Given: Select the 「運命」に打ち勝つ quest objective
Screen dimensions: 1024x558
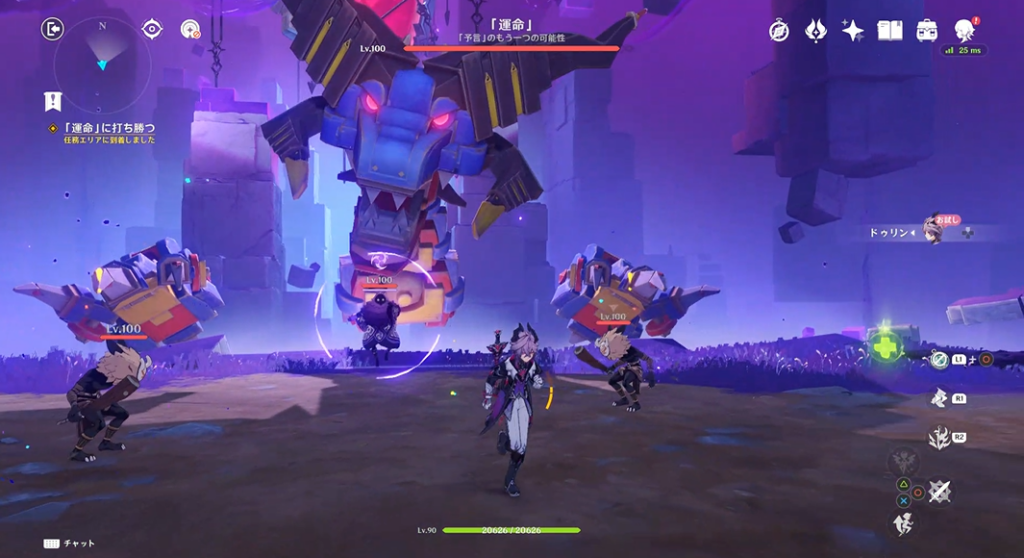Looking at the screenshot, I should click(108, 128).
